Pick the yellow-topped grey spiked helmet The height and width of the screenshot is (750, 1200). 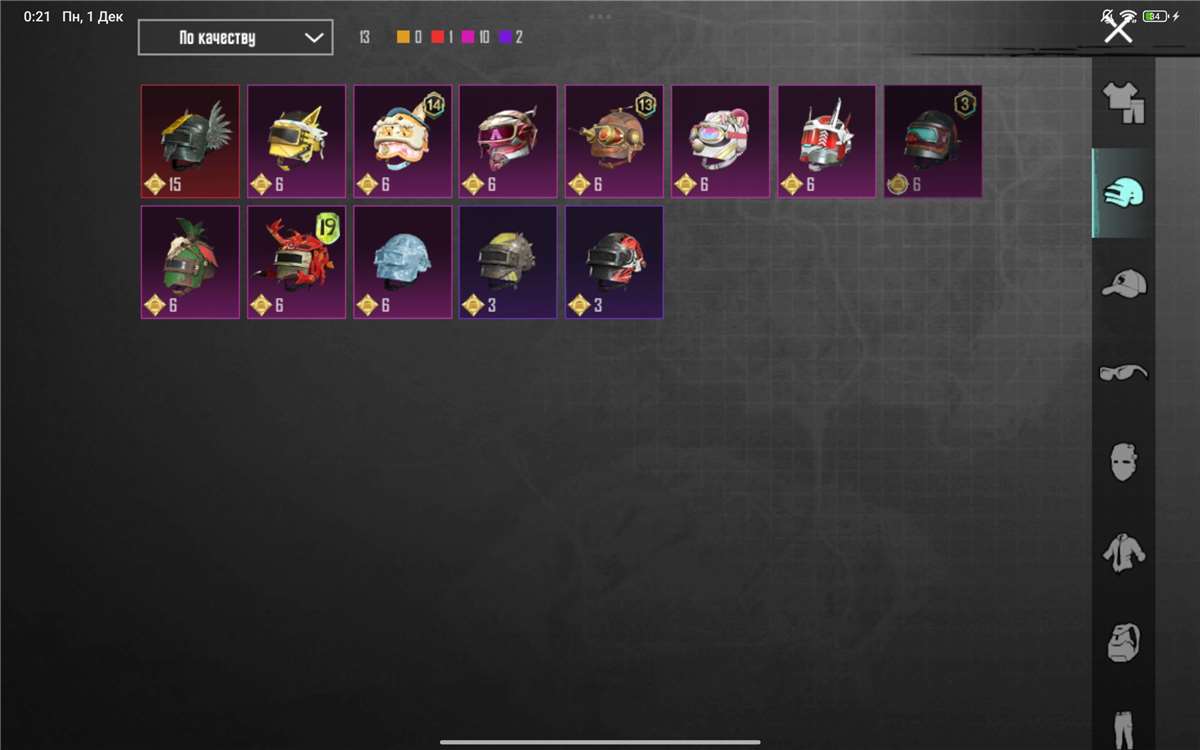[508, 262]
